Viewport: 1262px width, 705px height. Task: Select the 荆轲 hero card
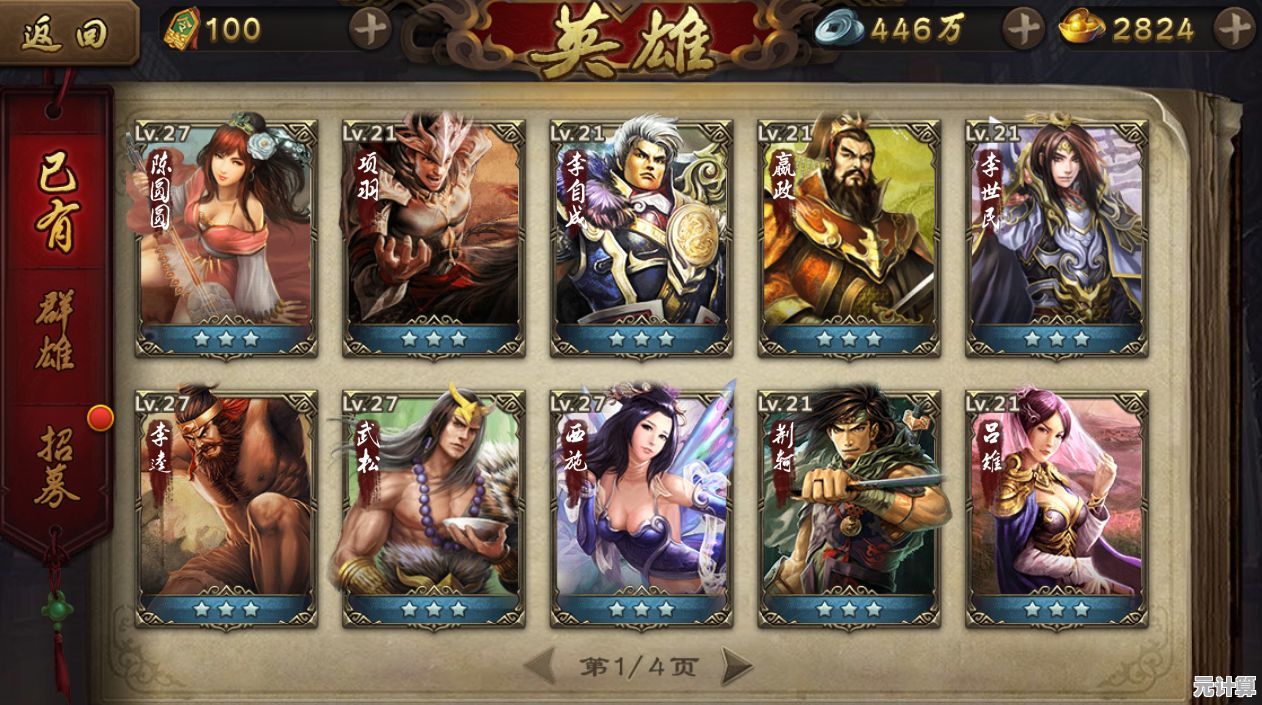coord(849,508)
